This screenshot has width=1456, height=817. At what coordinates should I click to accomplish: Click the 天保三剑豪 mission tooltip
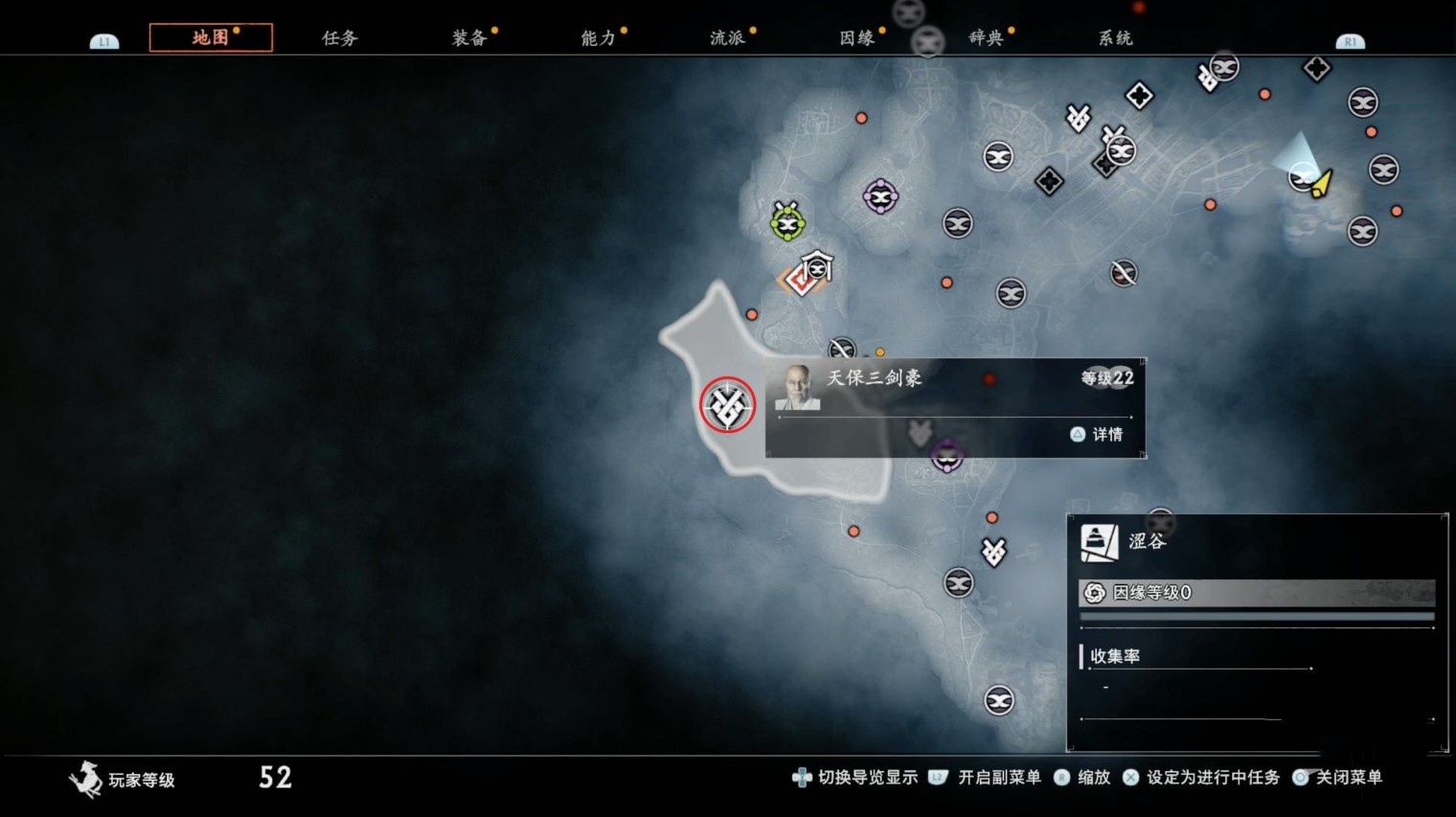954,407
